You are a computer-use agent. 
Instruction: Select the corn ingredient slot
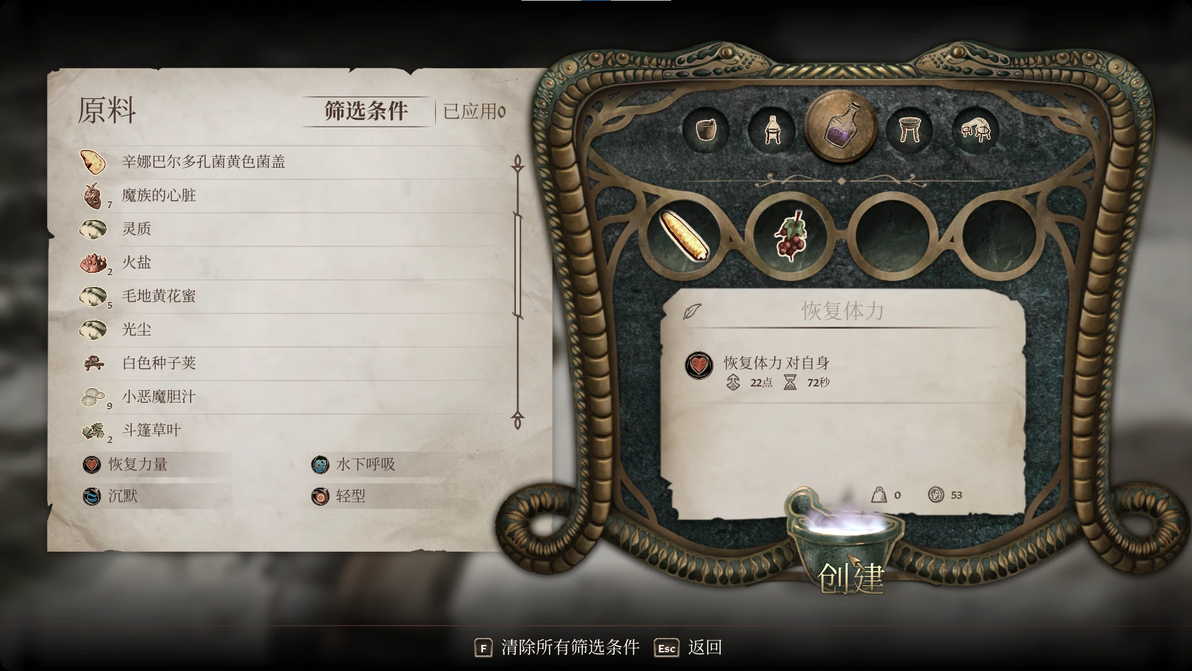tap(684, 235)
